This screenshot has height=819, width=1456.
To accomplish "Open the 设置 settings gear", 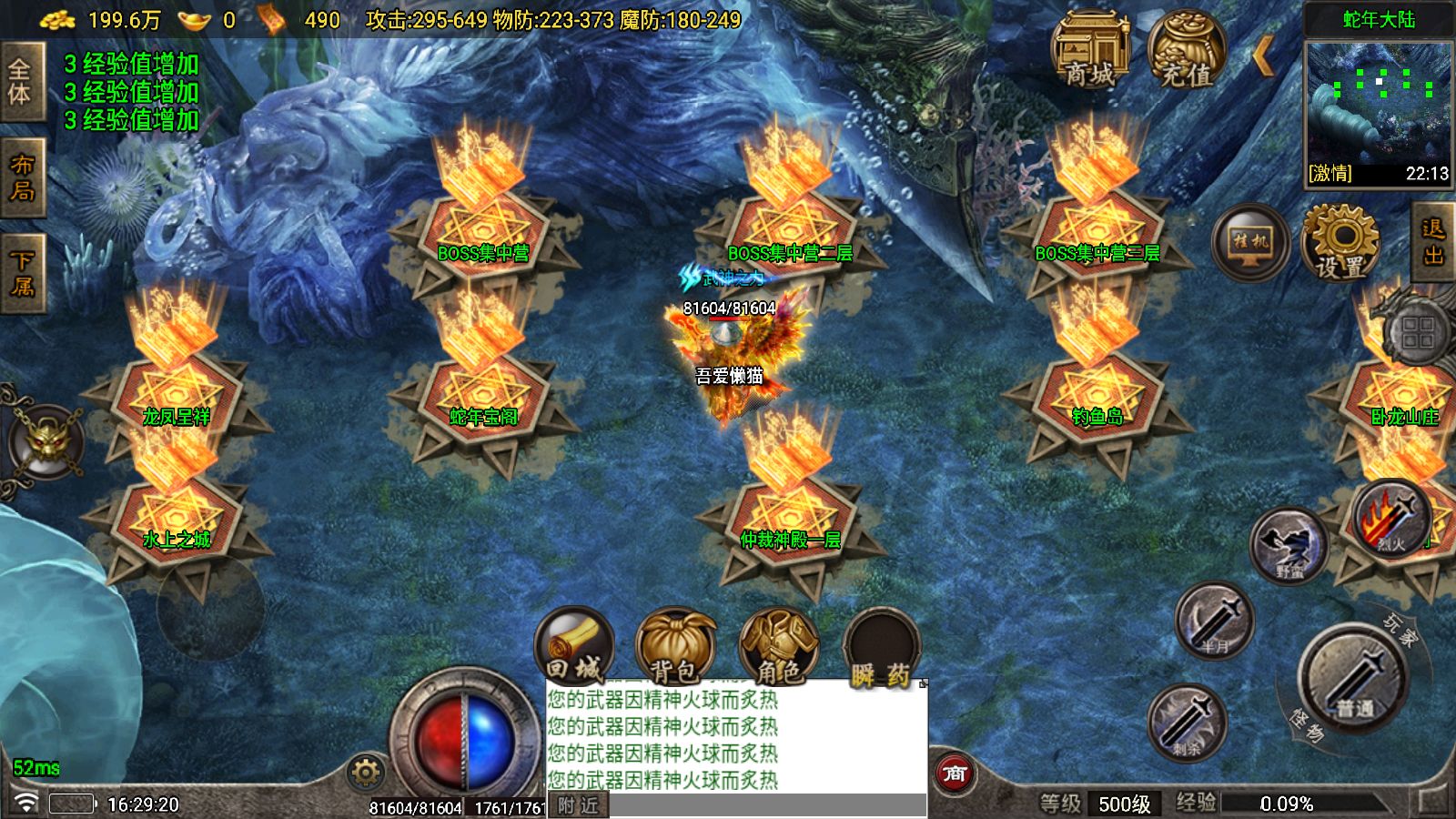I will pyautogui.click(x=1340, y=242).
